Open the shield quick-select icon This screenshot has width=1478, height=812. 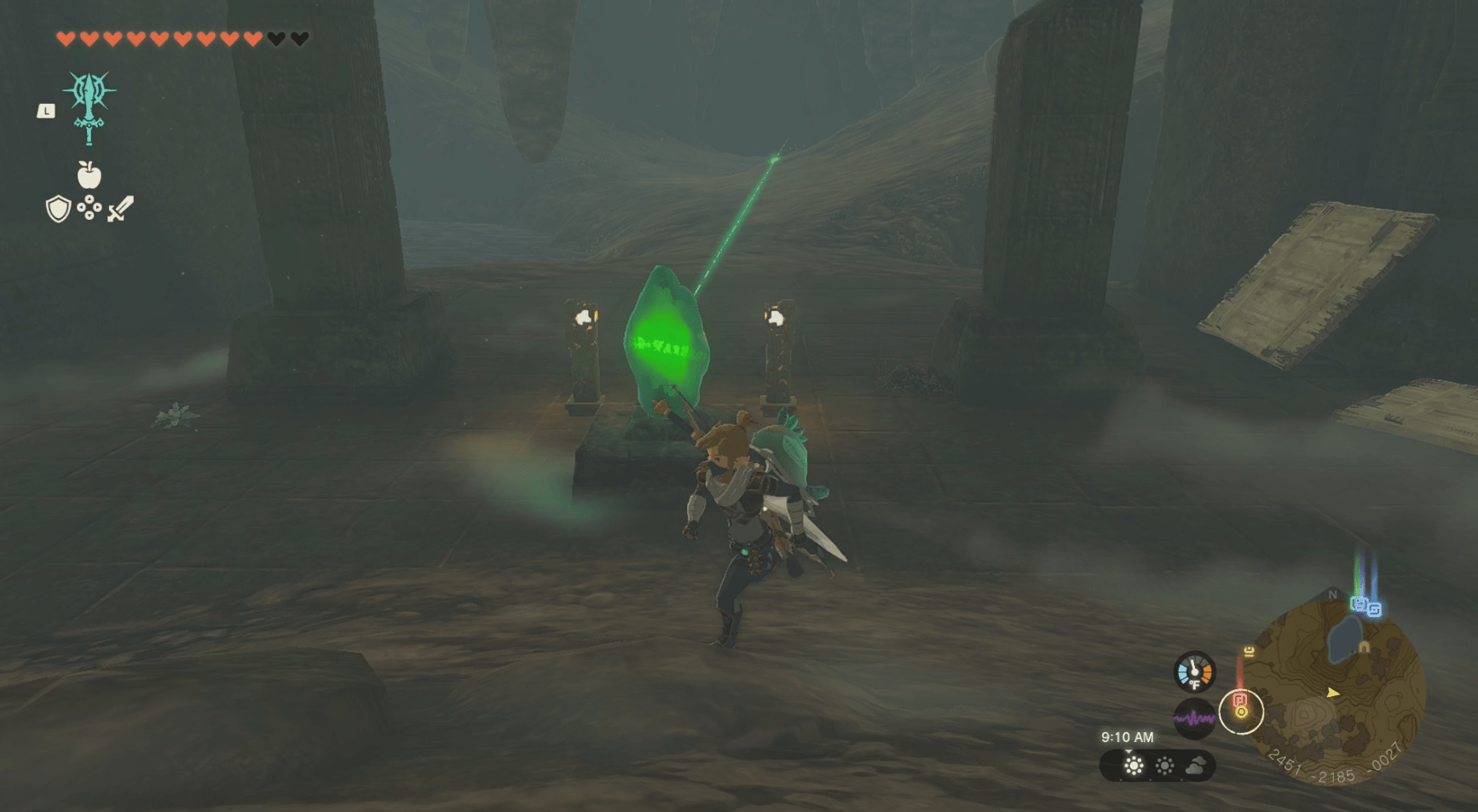point(58,209)
